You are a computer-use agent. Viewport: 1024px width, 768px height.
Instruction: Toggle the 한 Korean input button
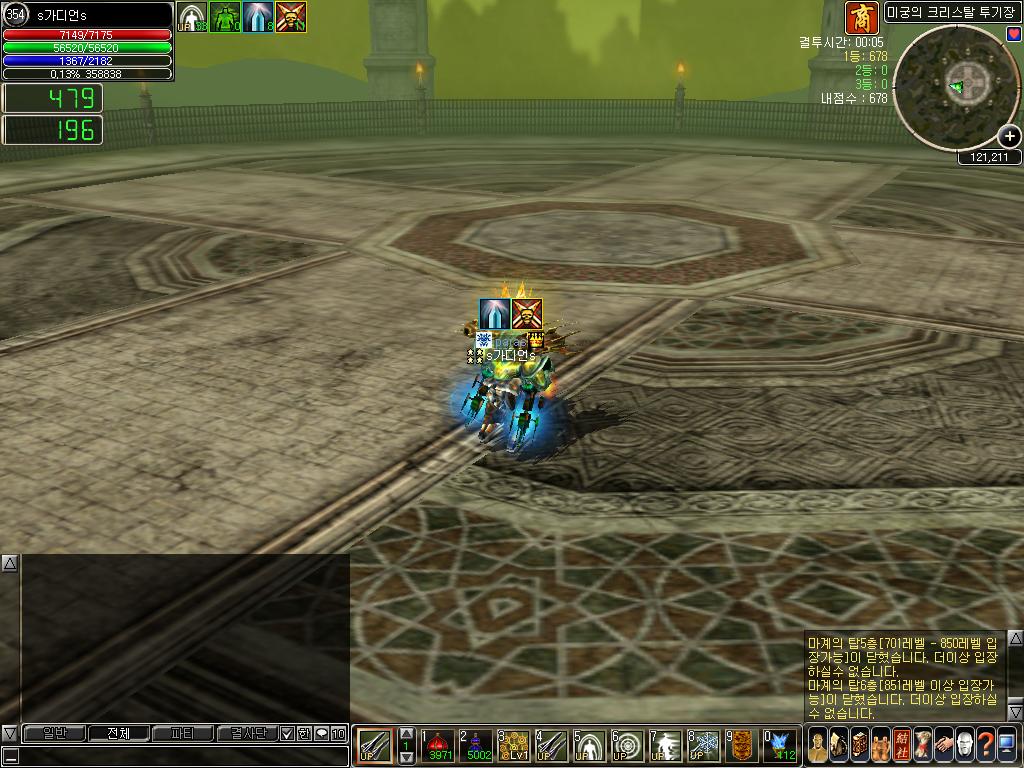pos(304,733)
